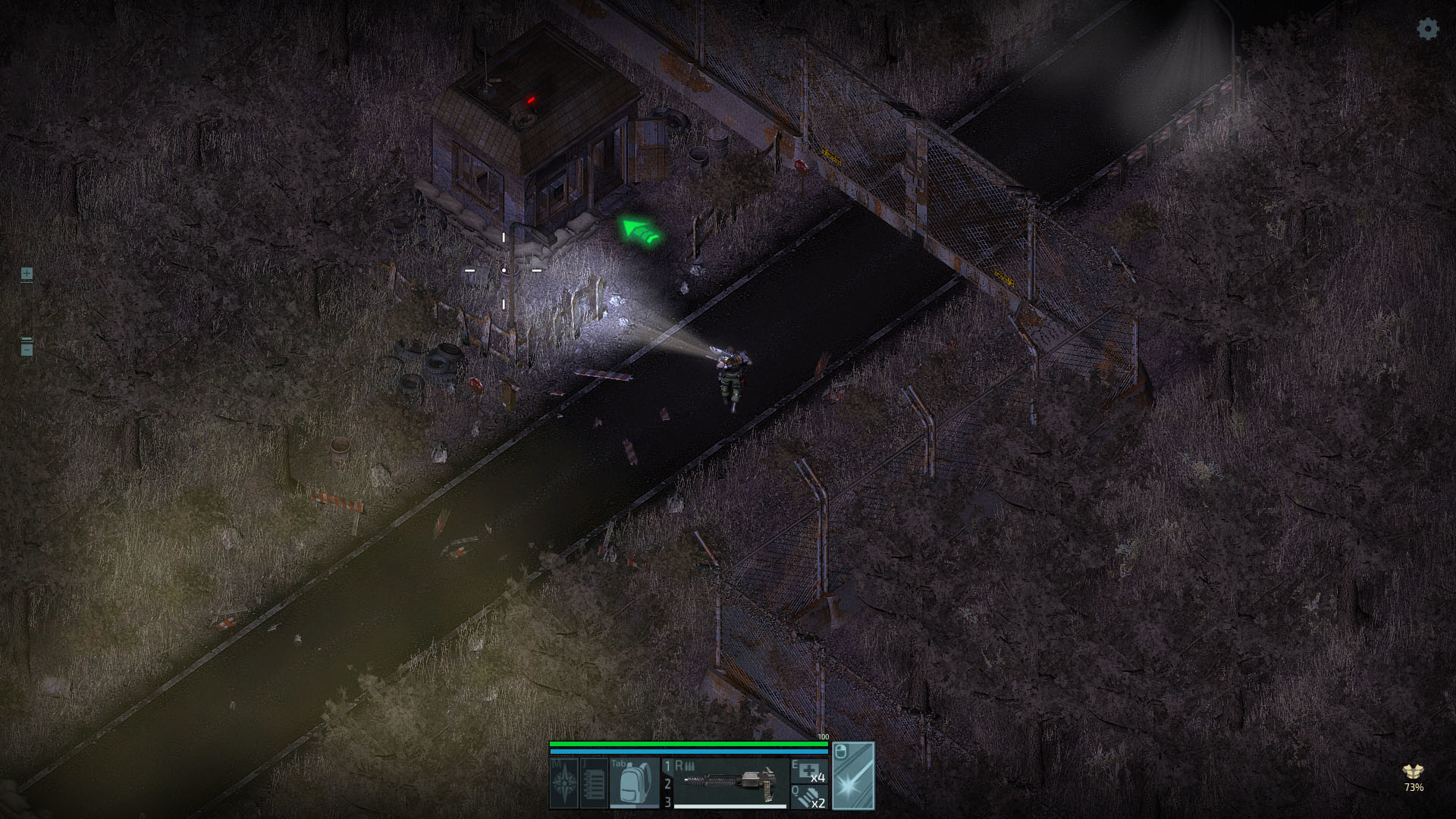Open the backpack inventory icon labeled Tab
This screenshot has height=819, width=1456.
pos(633,783)
